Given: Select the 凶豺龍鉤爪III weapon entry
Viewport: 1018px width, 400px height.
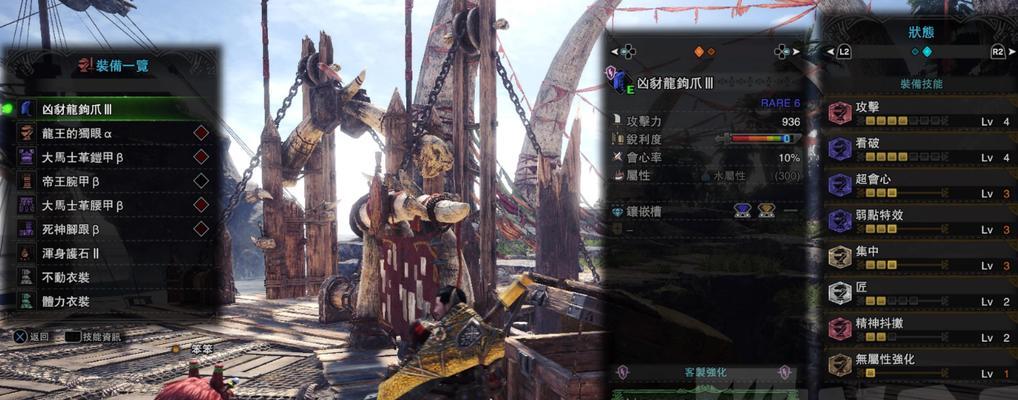Looking at the screenshot, I should [110, 108].
